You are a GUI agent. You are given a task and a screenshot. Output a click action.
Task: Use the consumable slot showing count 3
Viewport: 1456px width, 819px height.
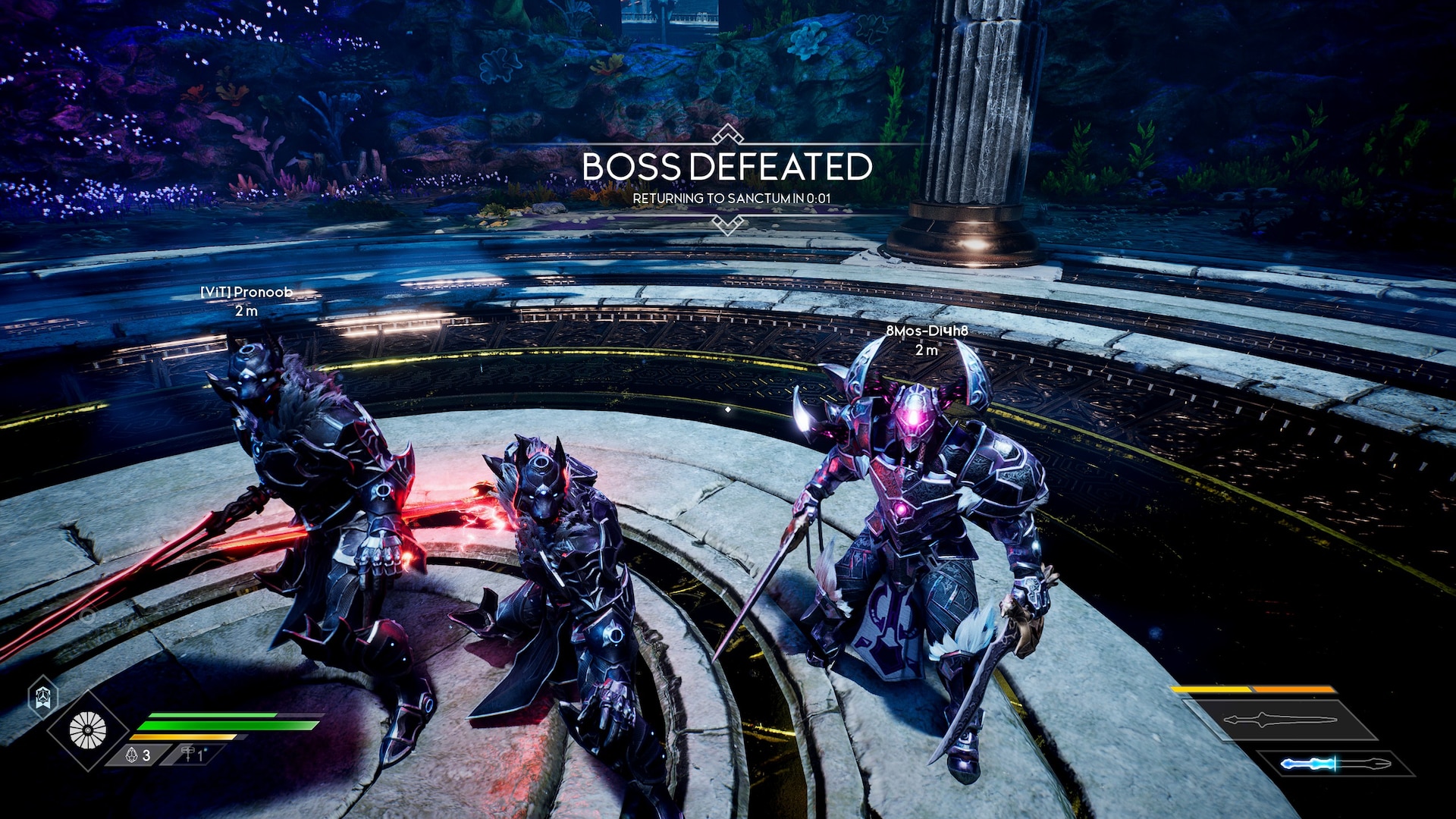coord(138,755)
